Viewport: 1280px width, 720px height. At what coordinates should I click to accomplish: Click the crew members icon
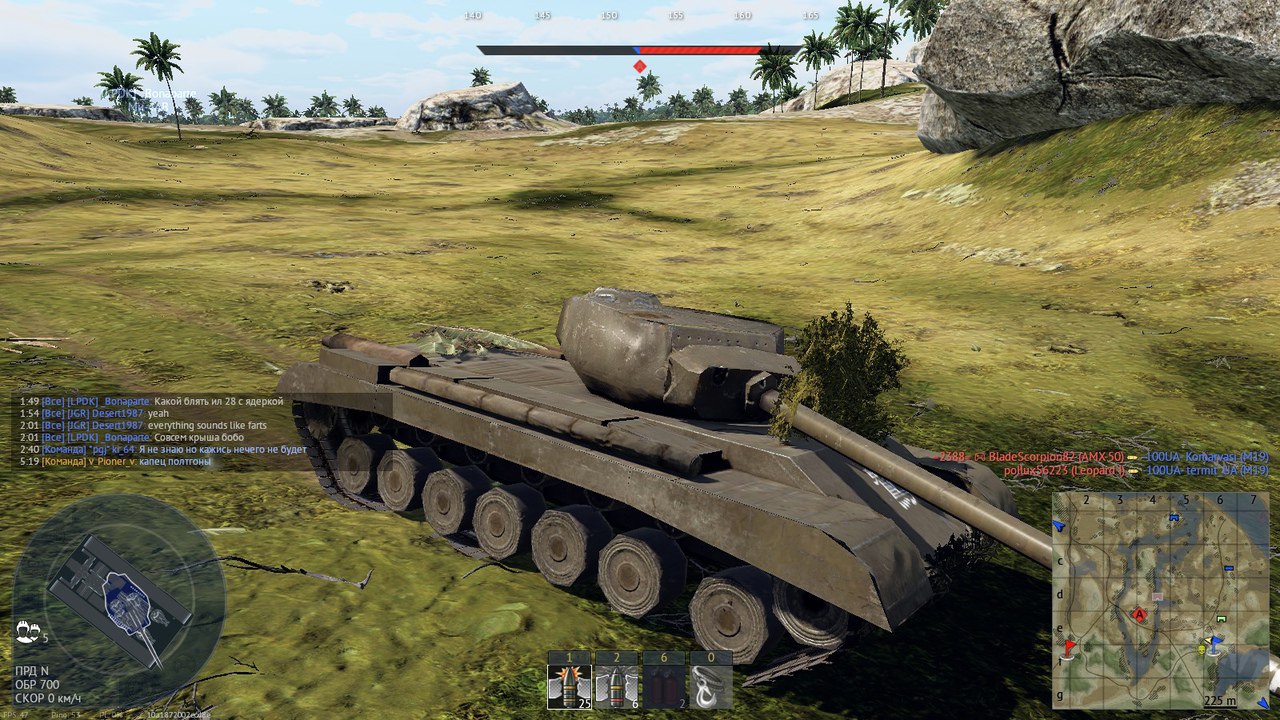pyautogui.click(x=27, y=631)
